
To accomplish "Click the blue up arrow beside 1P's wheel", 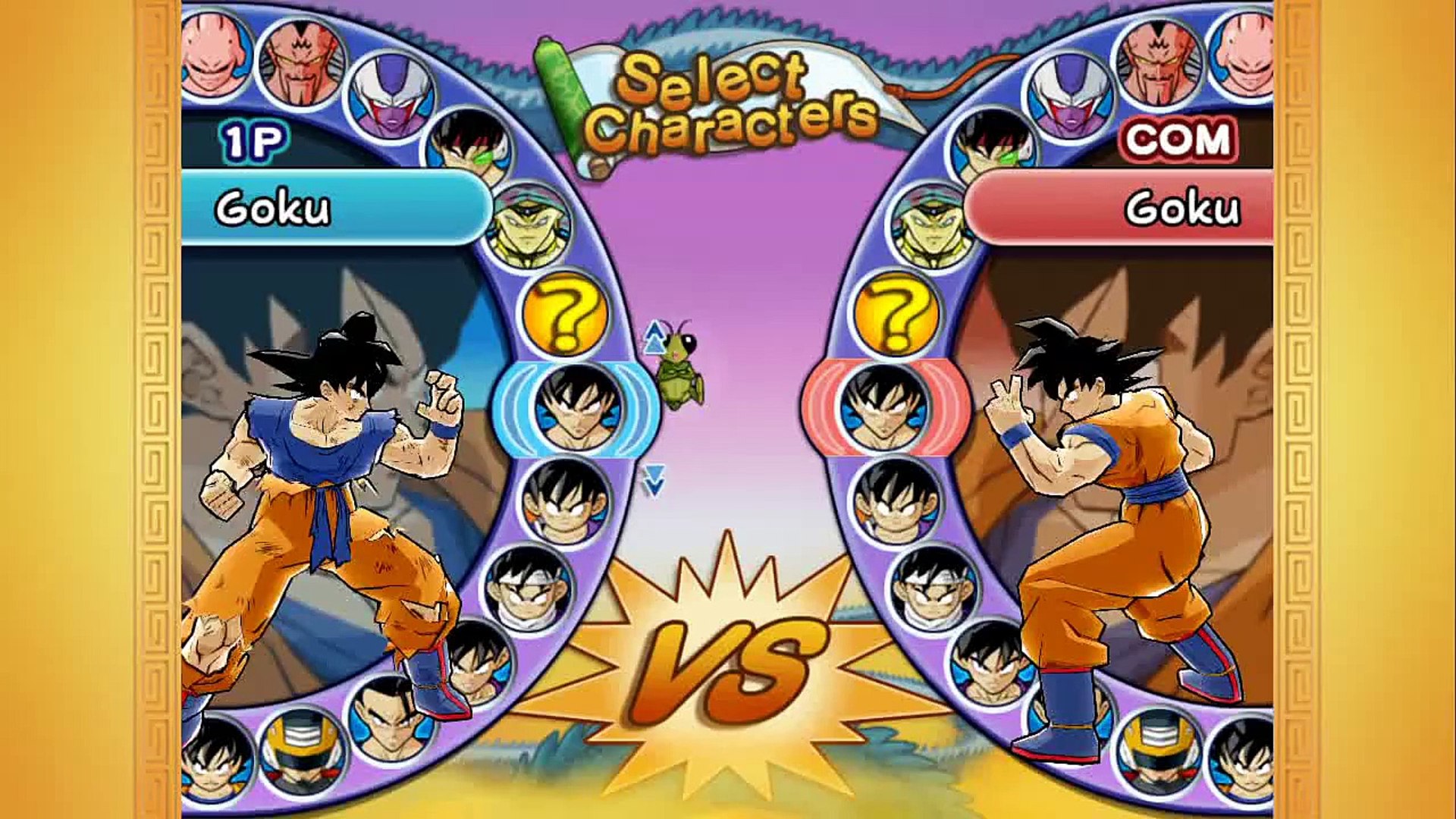I will (x=653, y=338).
